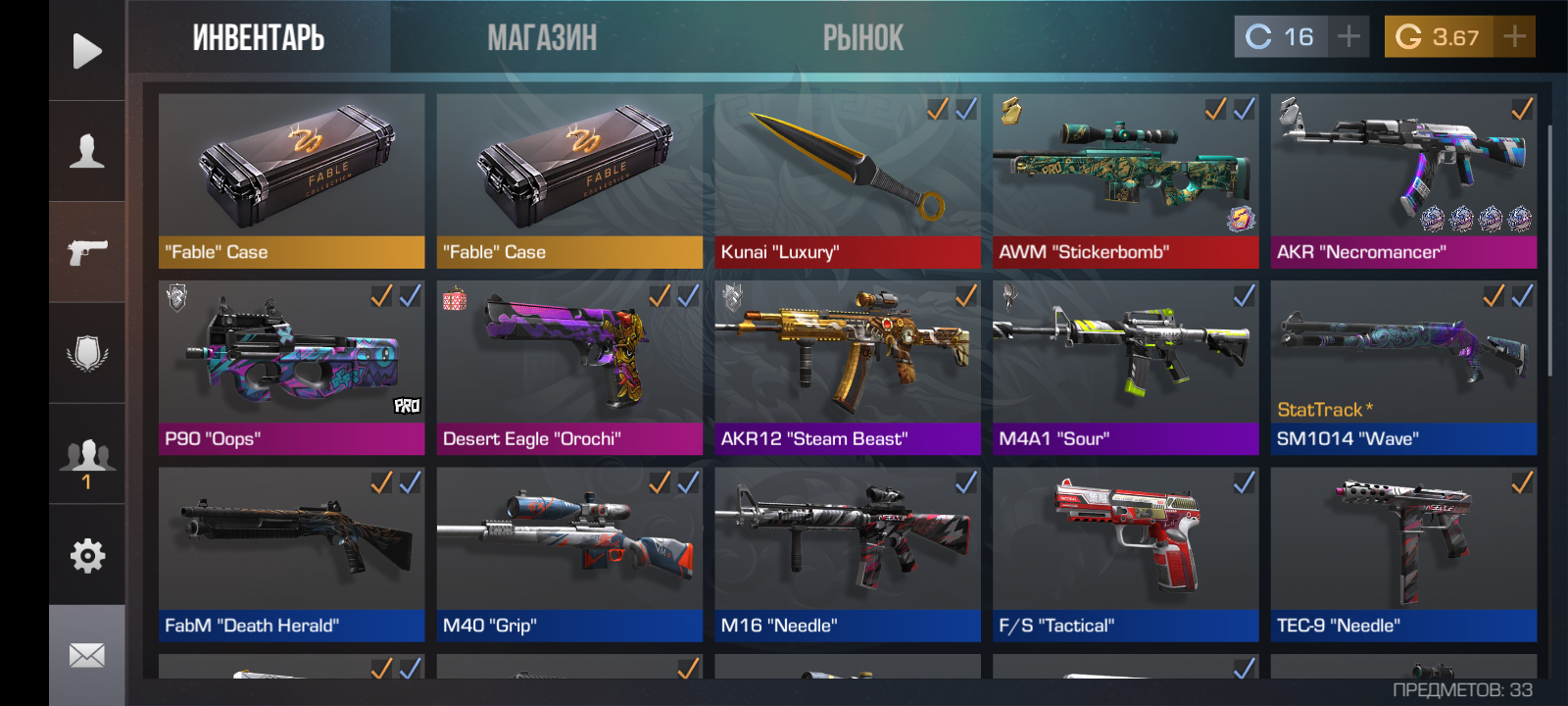
Task: Choose the AKR12 "Steam Beast" skin
Action: point(848,368)
